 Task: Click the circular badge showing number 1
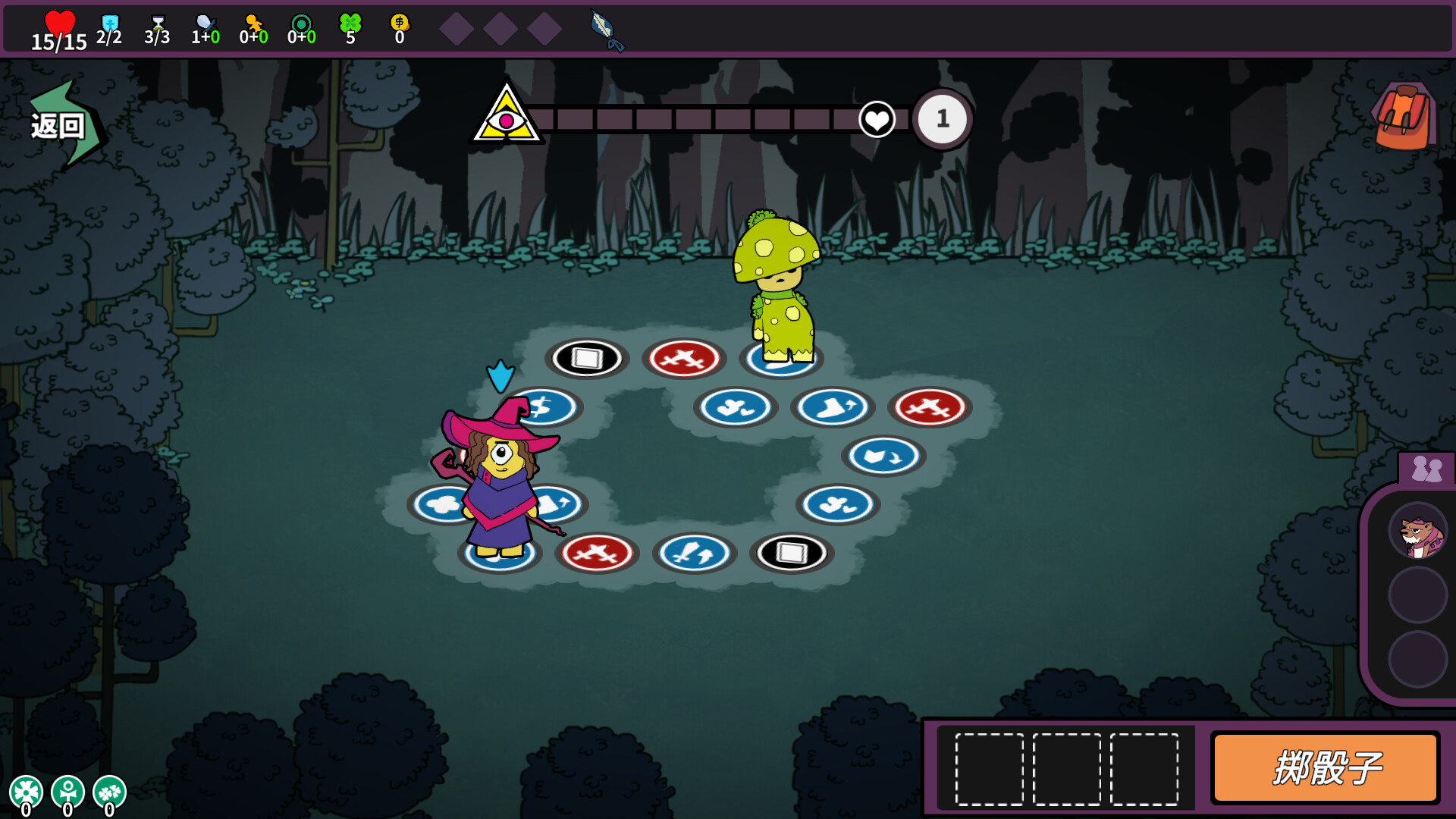[x=942, y=118]
